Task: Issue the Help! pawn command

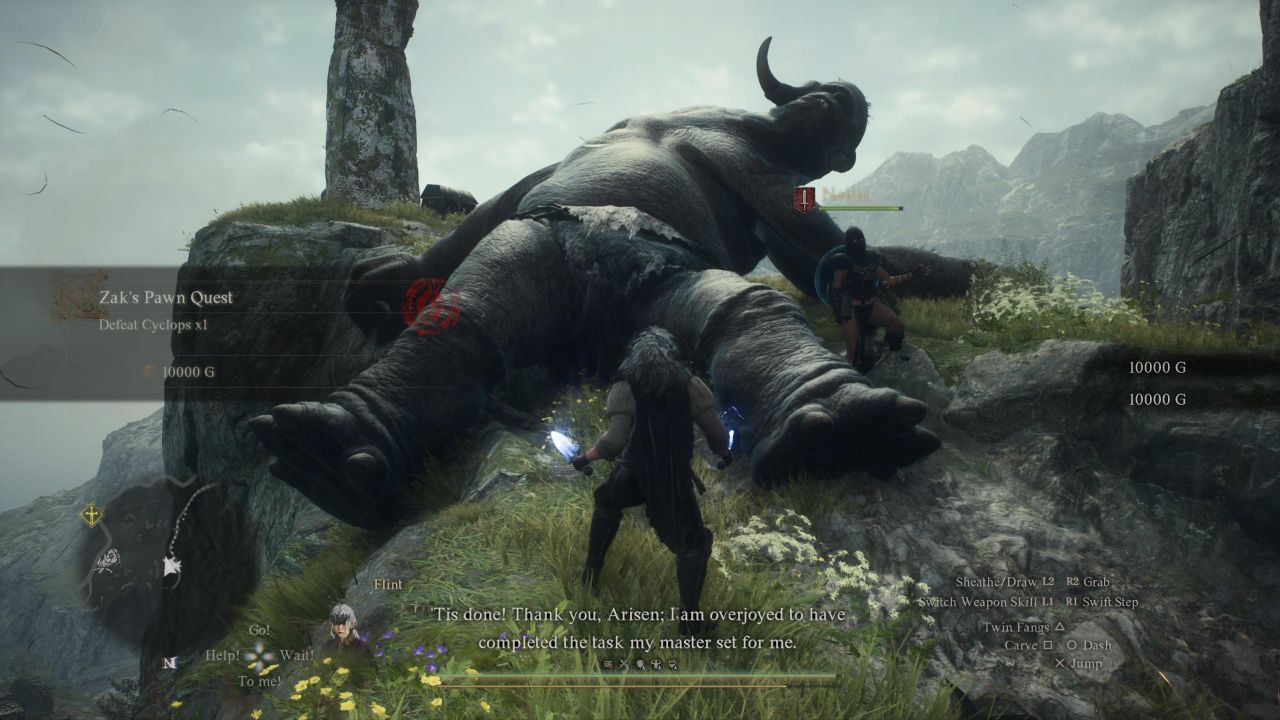Action: pyautogui.click(x=222, y=656)
